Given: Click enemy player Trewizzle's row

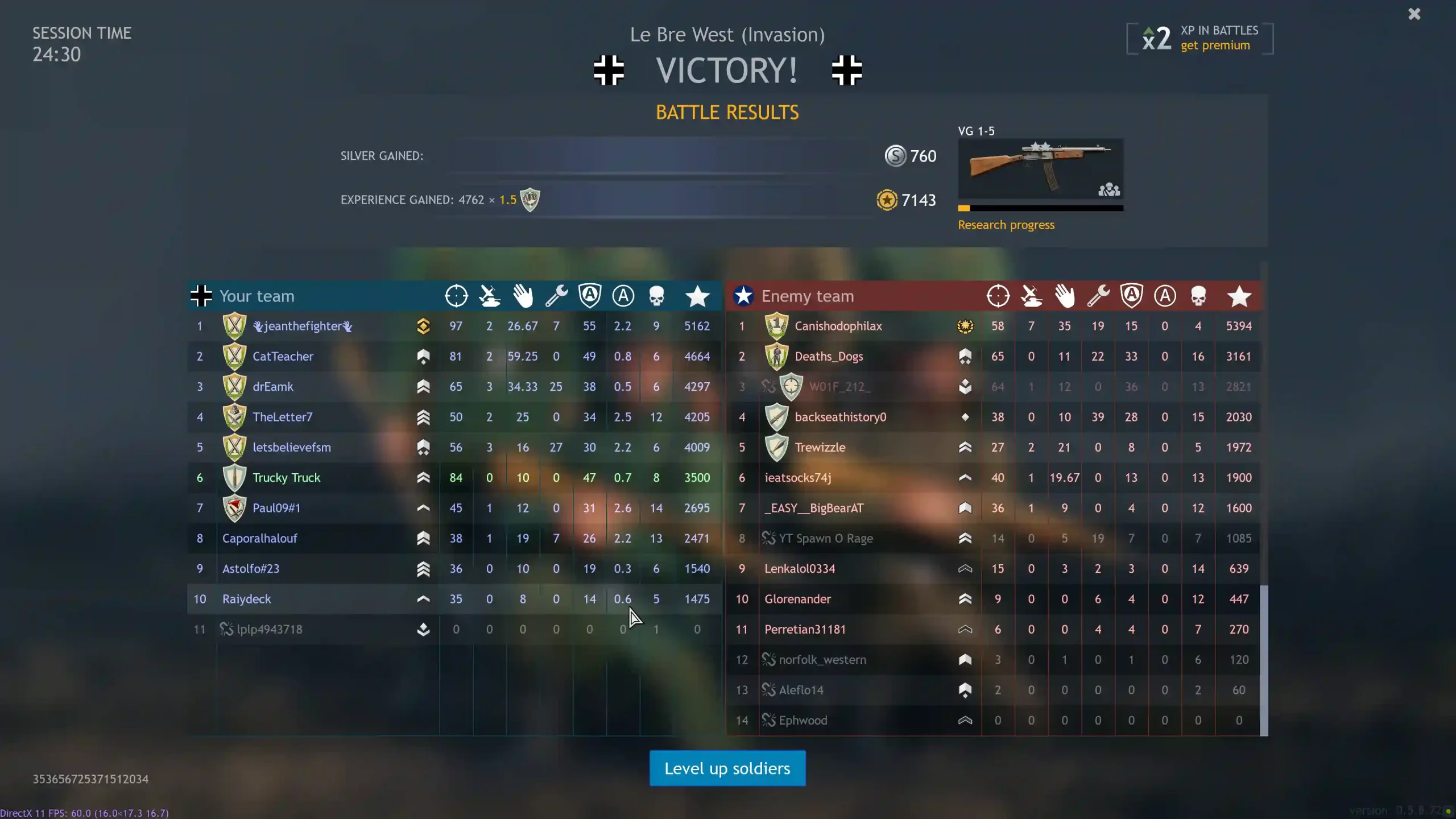Looking at the screenshot, I should coord(820,448).
